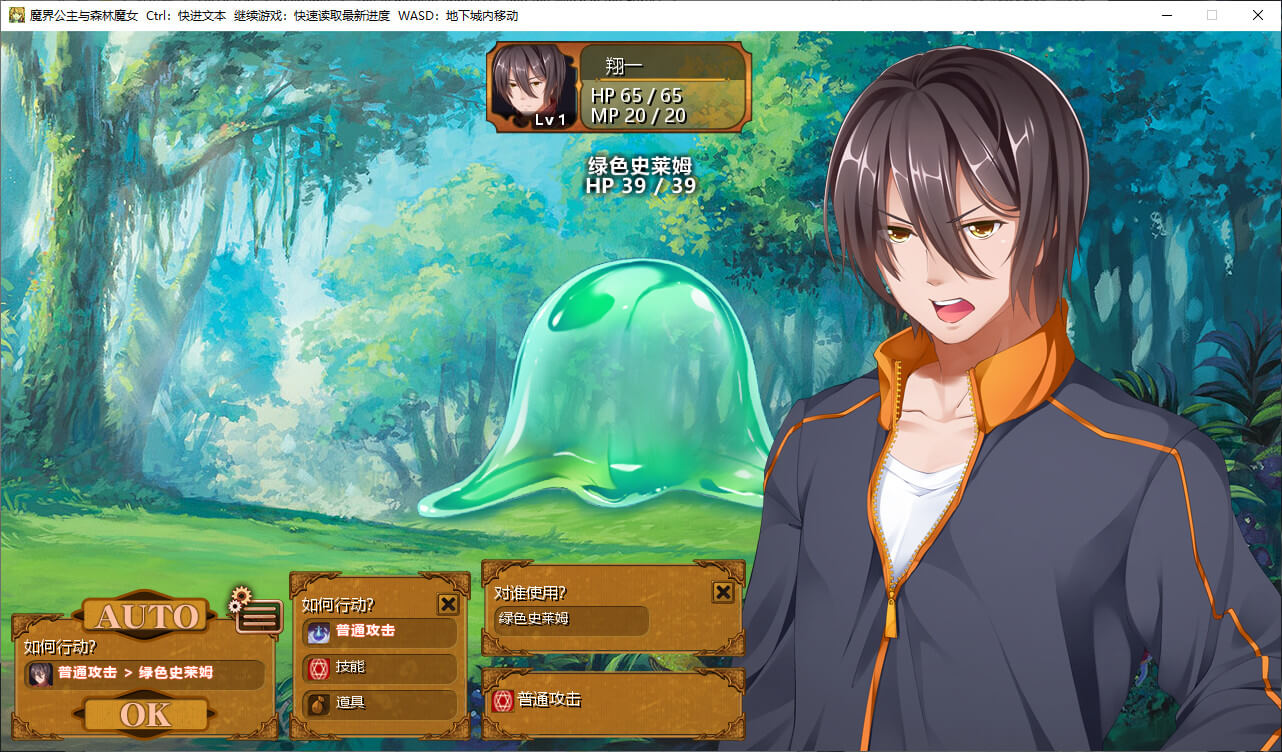Minimize the game window
The width and height of the screenshot is (1282, 752).
(1166, 15)
